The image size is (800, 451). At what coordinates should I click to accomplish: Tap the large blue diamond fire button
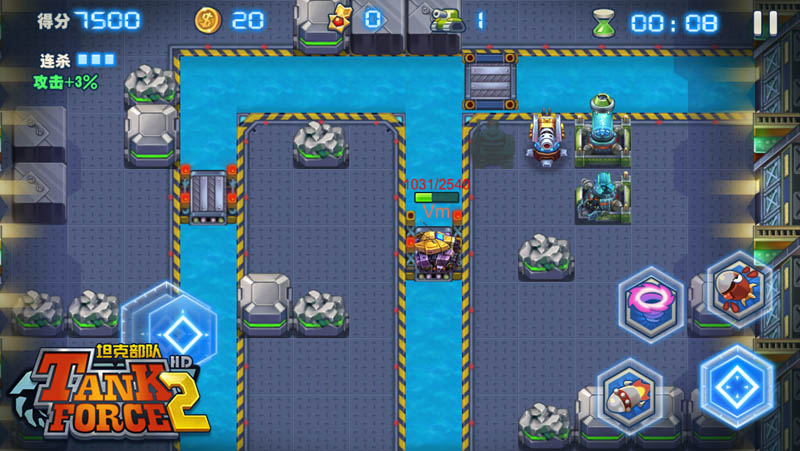click(x=737, y=386)
